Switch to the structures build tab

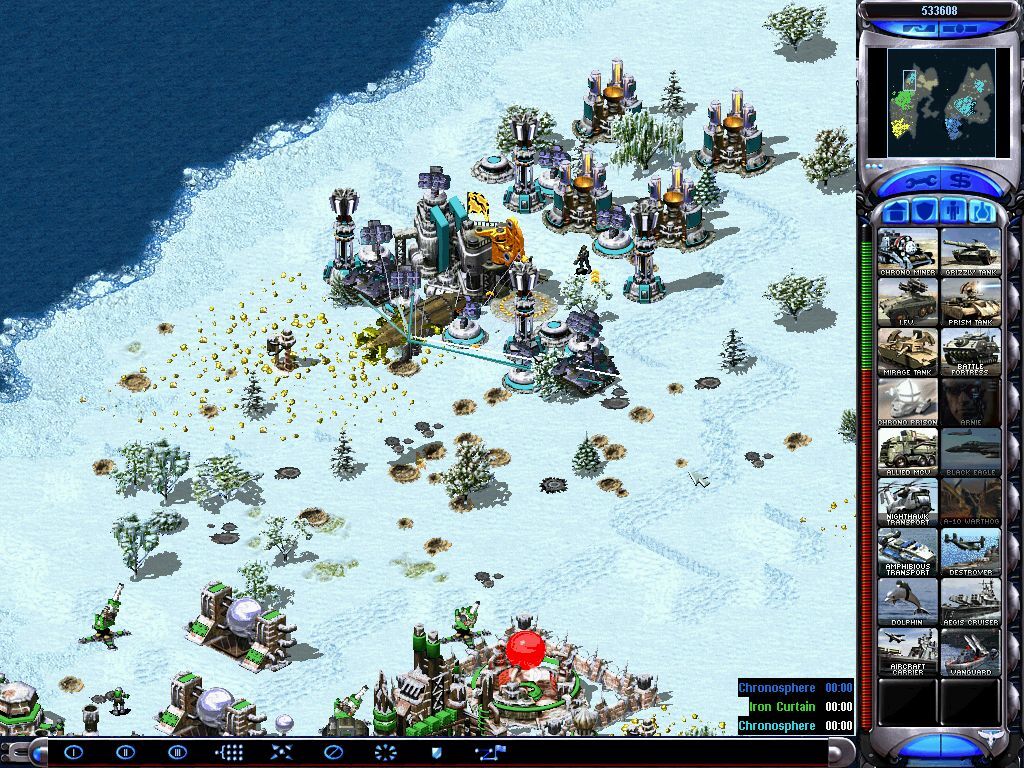pos(897,212)
